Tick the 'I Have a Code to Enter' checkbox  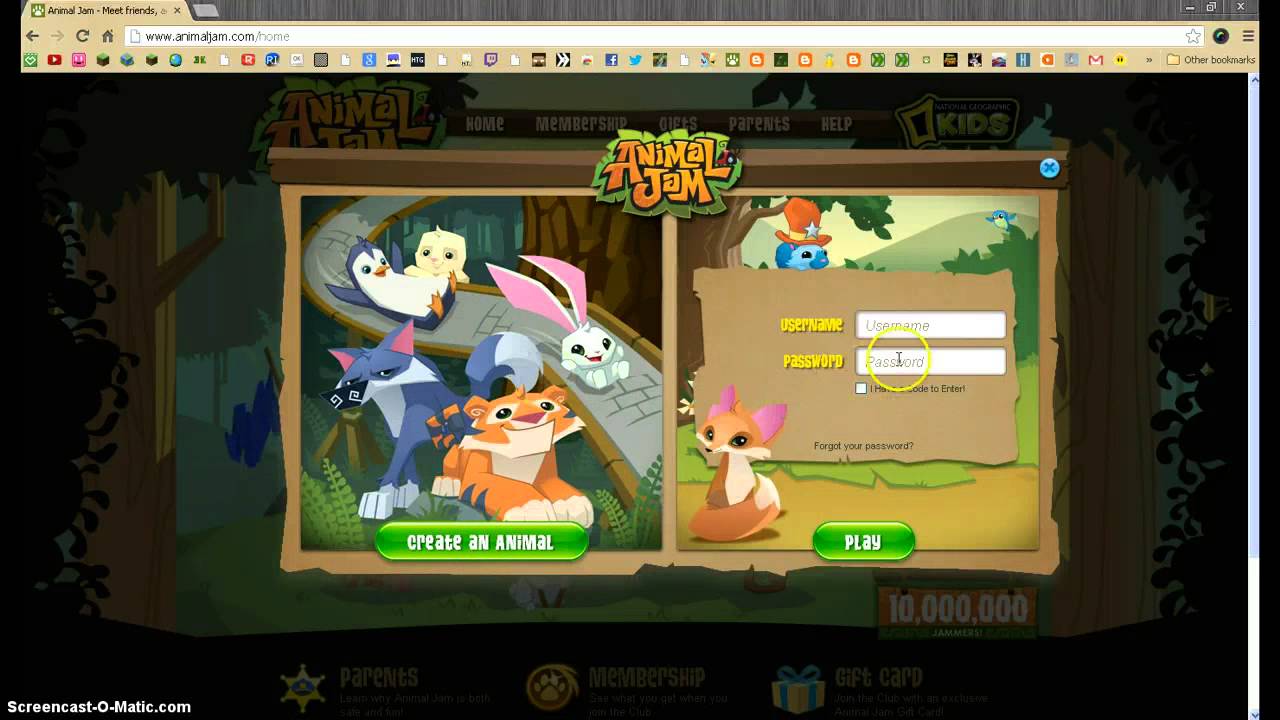coord(861,388)
